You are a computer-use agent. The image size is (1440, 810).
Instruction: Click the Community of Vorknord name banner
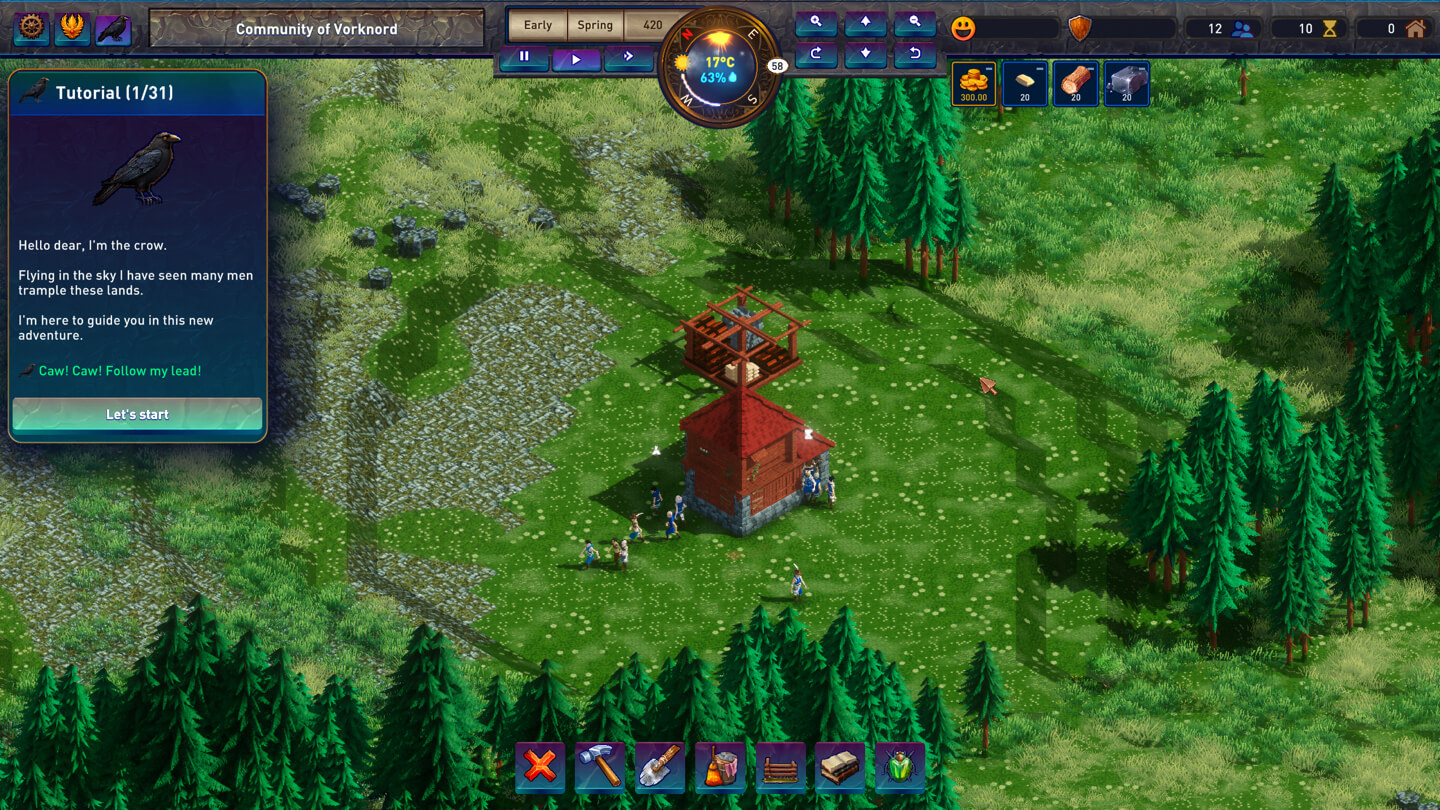click(316, 29)
